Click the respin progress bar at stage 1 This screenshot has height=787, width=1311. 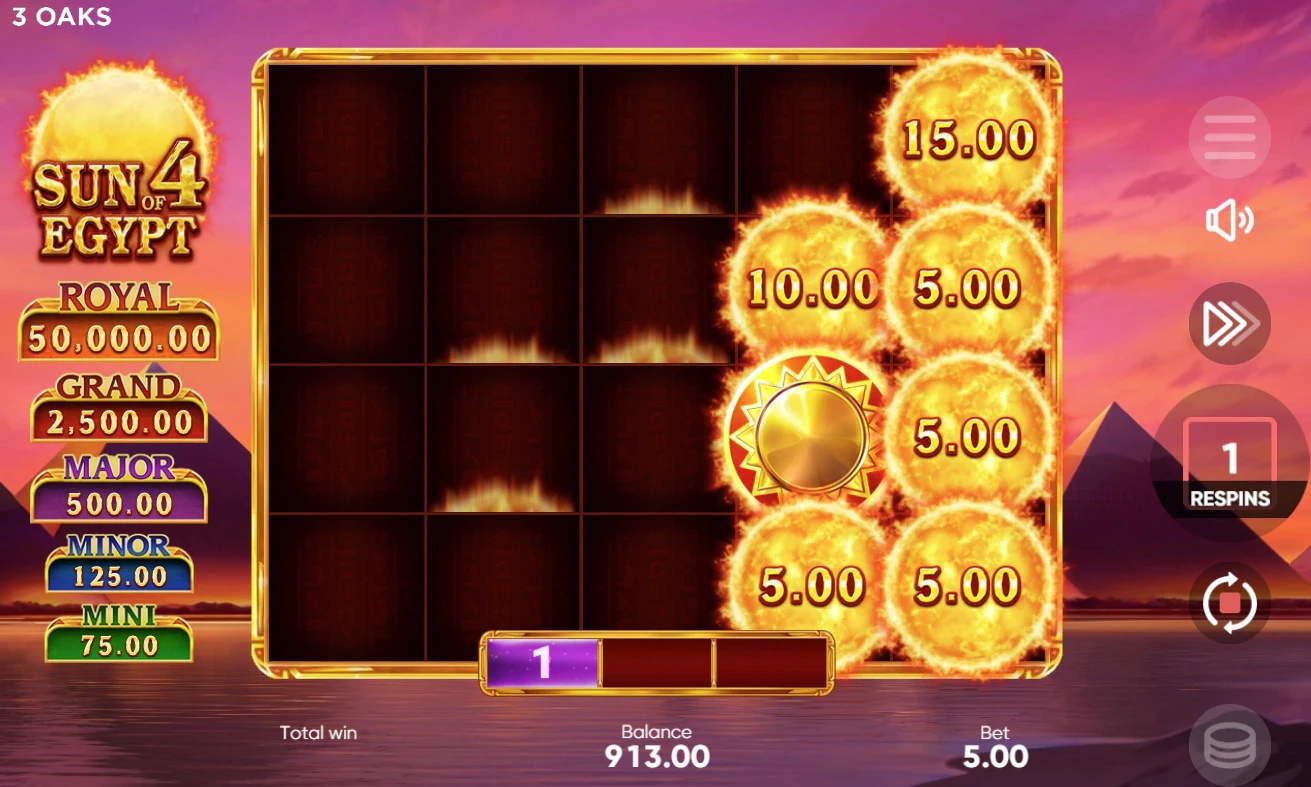pyautogui.click(x=540, y=661)
